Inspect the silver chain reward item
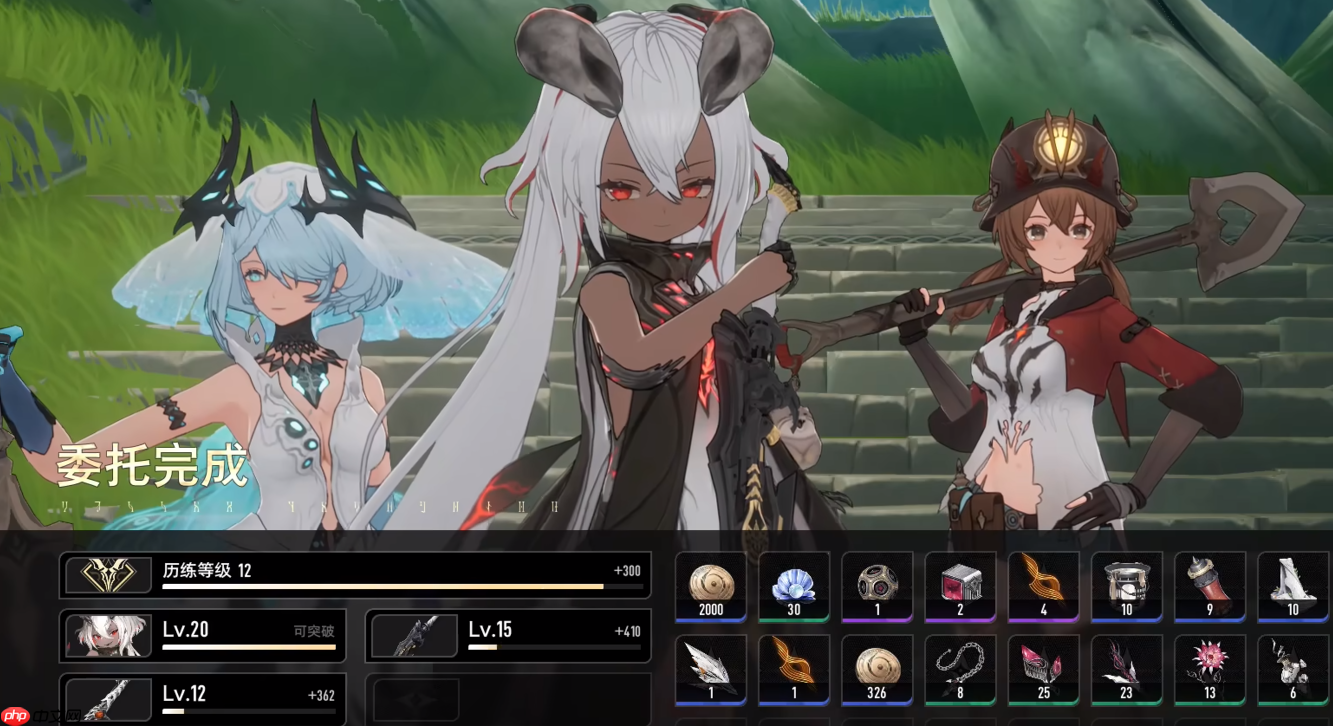 tap(960, 669)
